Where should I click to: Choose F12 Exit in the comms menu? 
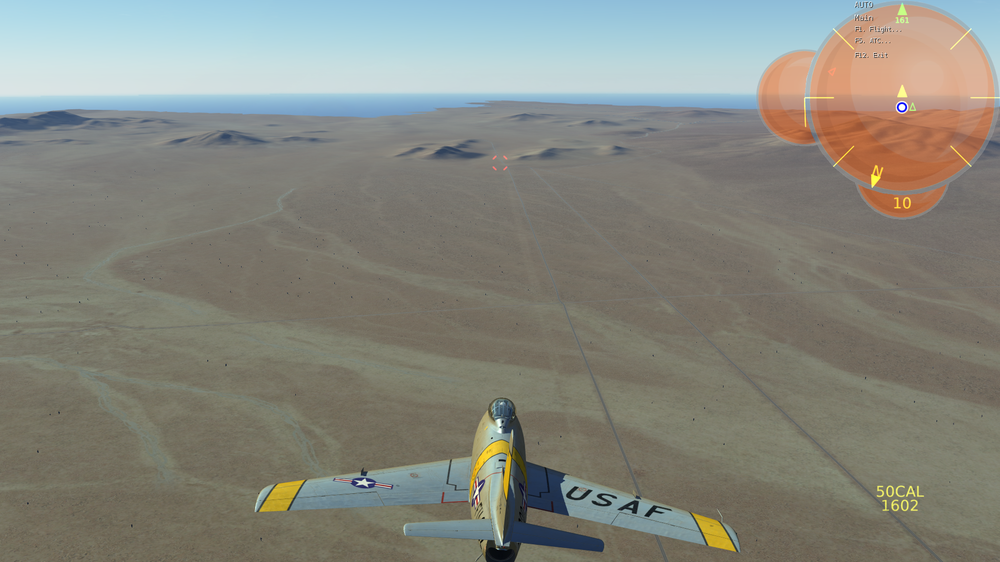click(871, 55)
